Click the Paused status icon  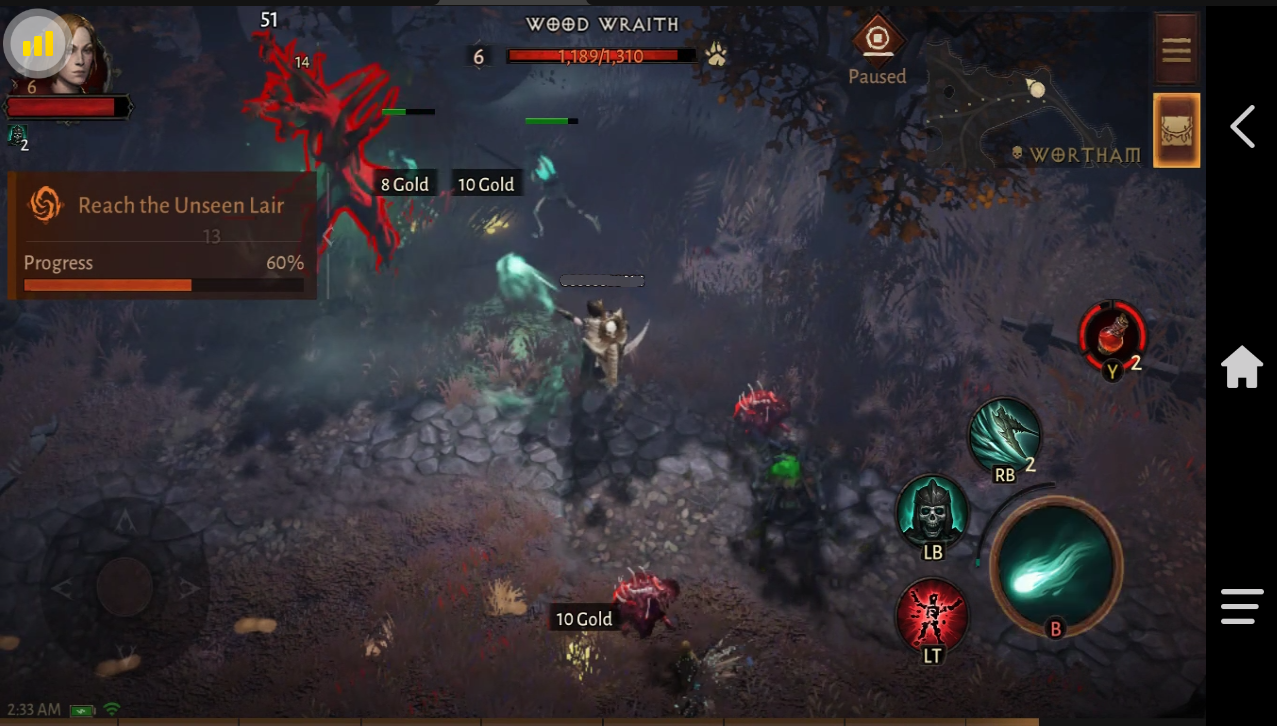tap(877, 41)
